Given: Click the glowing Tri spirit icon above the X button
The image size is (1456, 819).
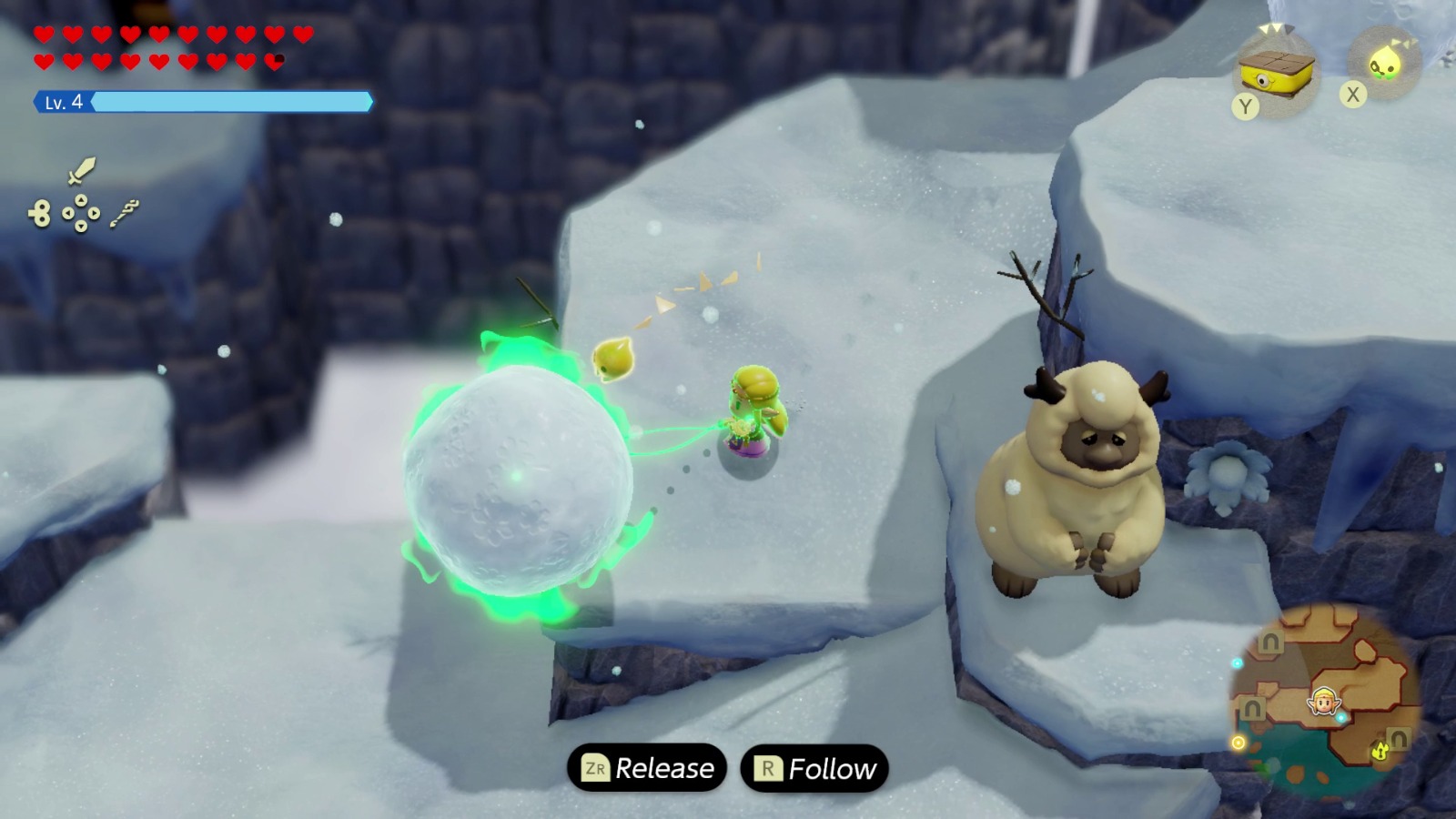Looking at the screenshot, I should [1386, 63].
